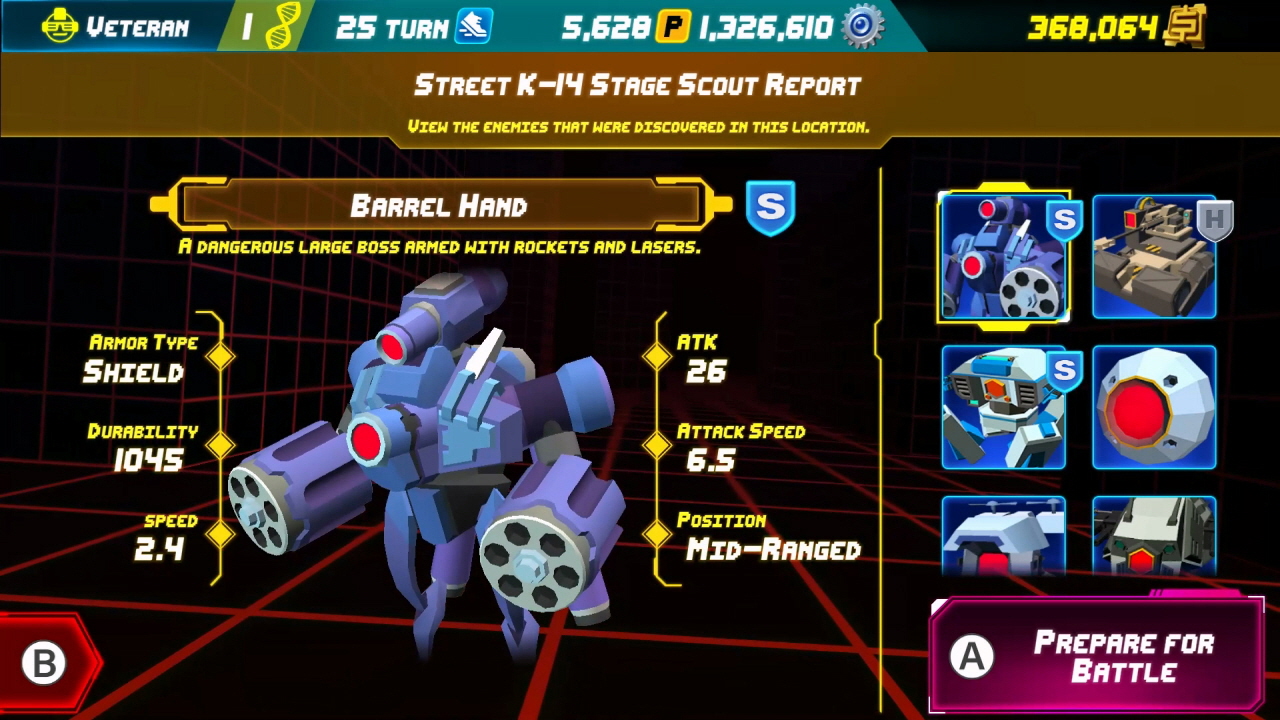1280x720 pixels.
Task: Click the yellow P coin currency icon
Action: (x=672, y=25)
